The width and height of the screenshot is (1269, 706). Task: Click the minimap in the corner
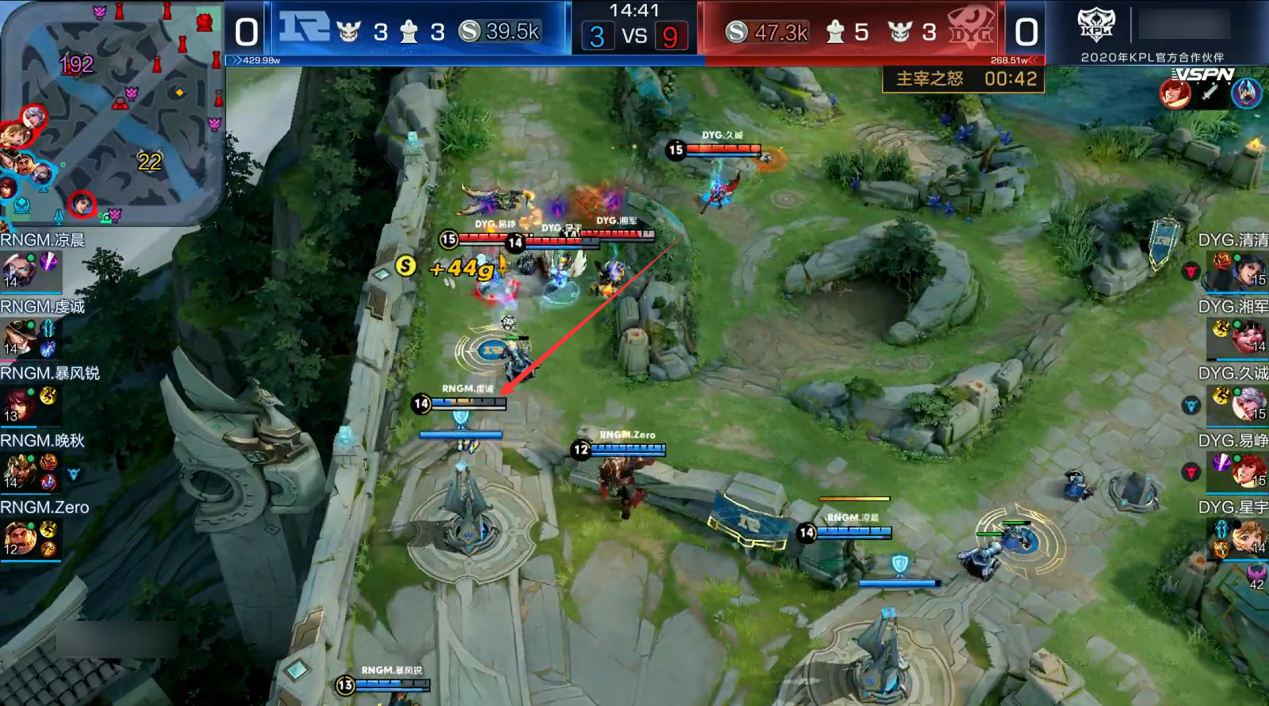112,112
